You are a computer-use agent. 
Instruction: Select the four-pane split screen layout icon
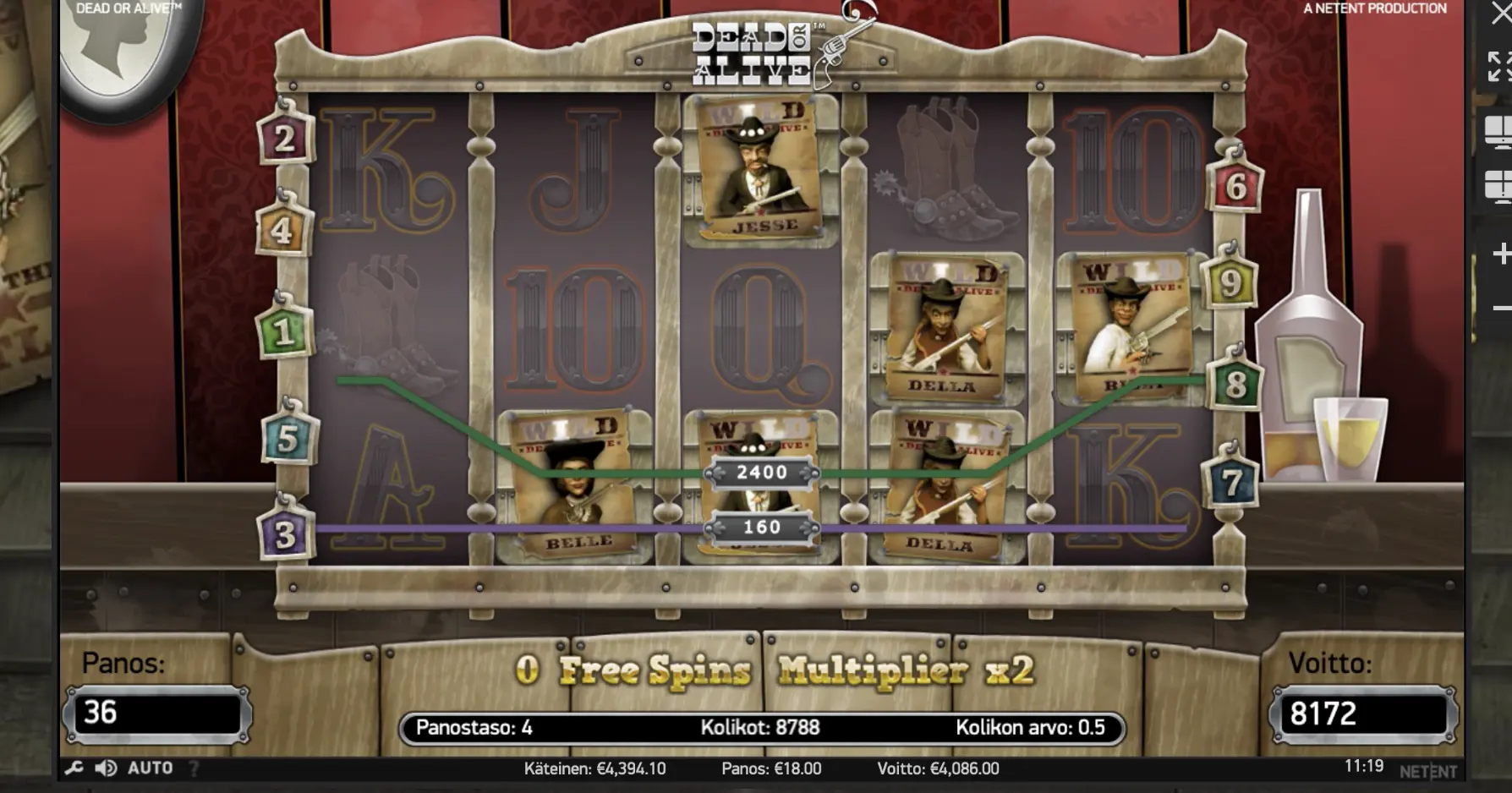(1499, 185)
